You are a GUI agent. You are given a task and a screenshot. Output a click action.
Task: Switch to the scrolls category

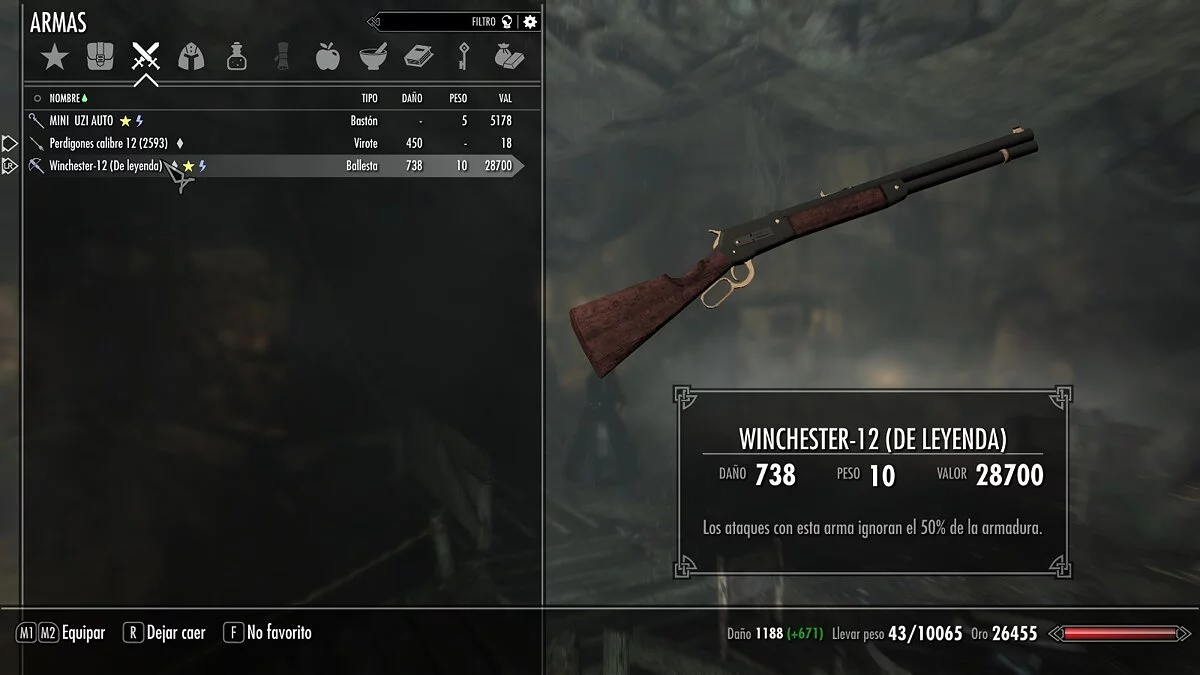coord(282,57)
